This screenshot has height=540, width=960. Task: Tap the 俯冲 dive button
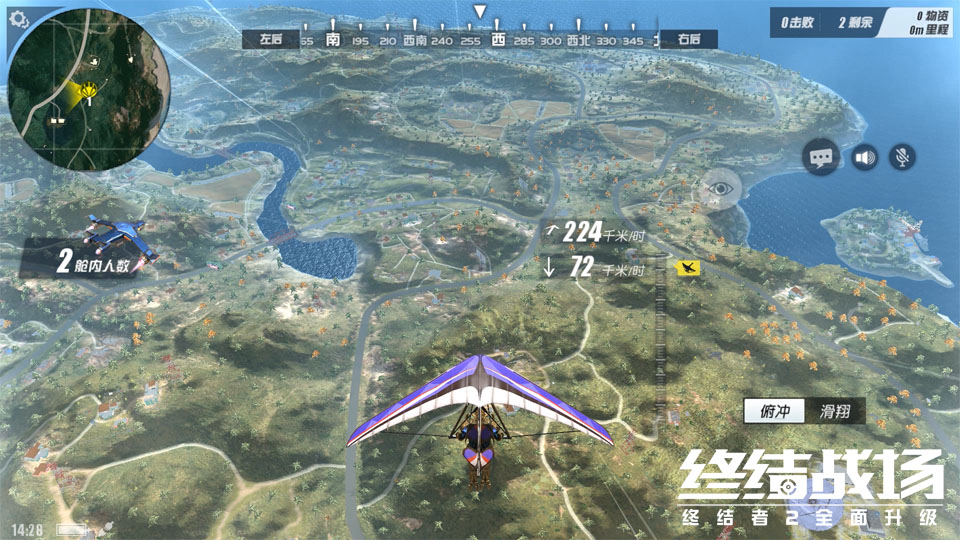pos(773,410)
